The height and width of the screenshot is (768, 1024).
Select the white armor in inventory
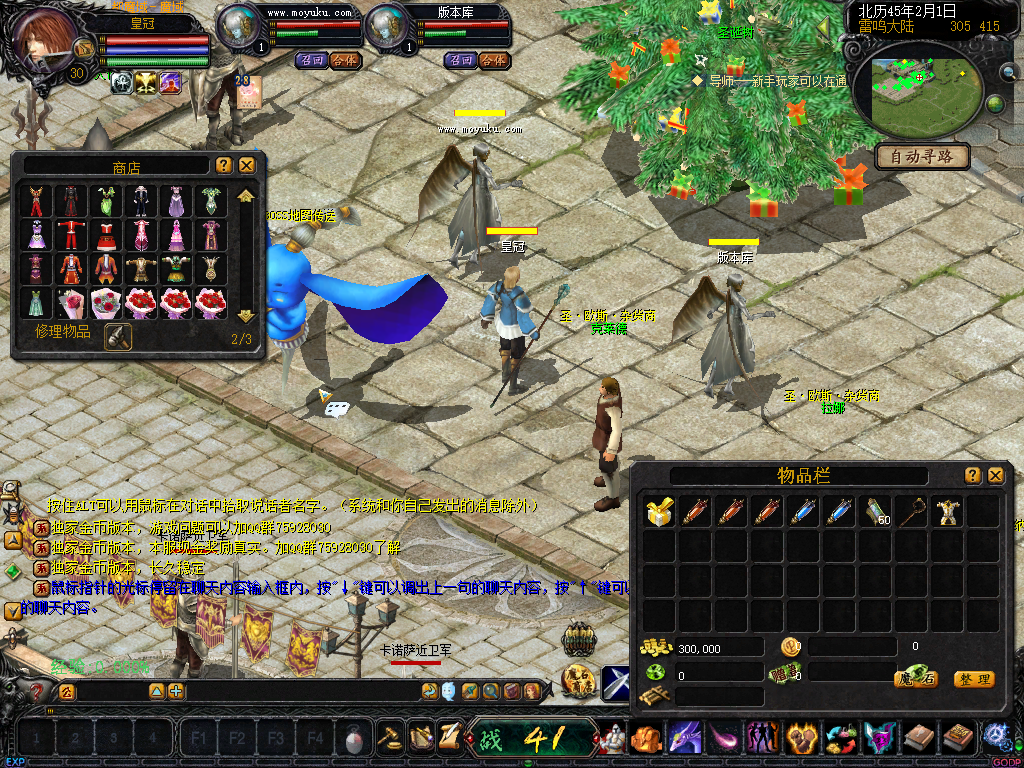(945, 512)
